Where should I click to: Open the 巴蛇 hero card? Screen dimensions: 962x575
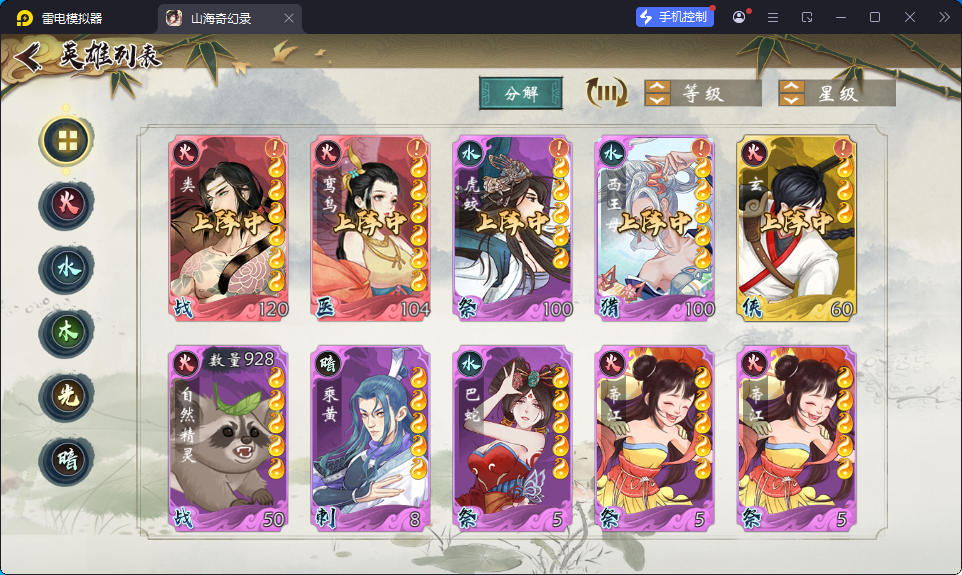[513, 438]
